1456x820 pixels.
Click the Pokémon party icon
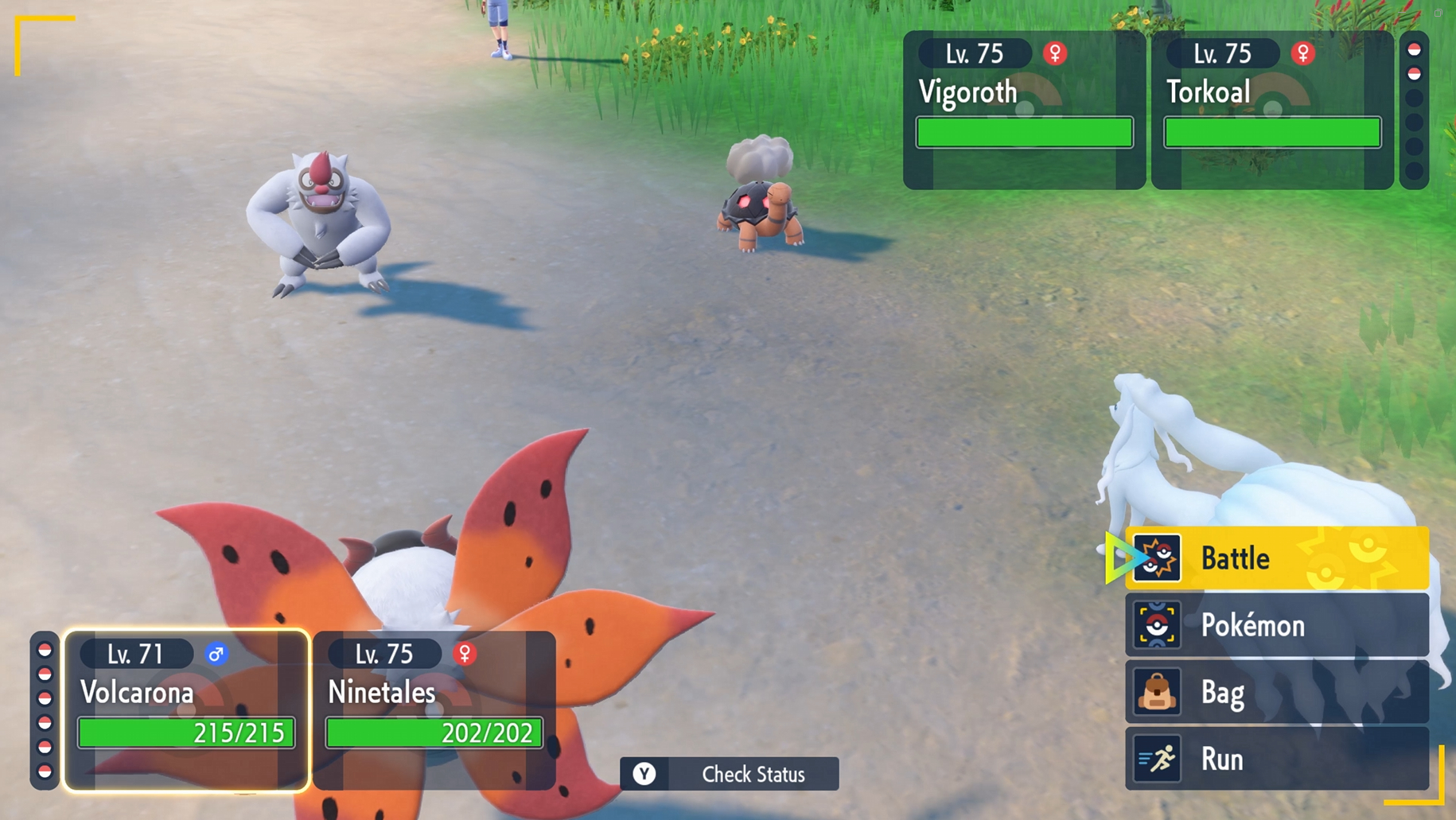click(1158, 625)
